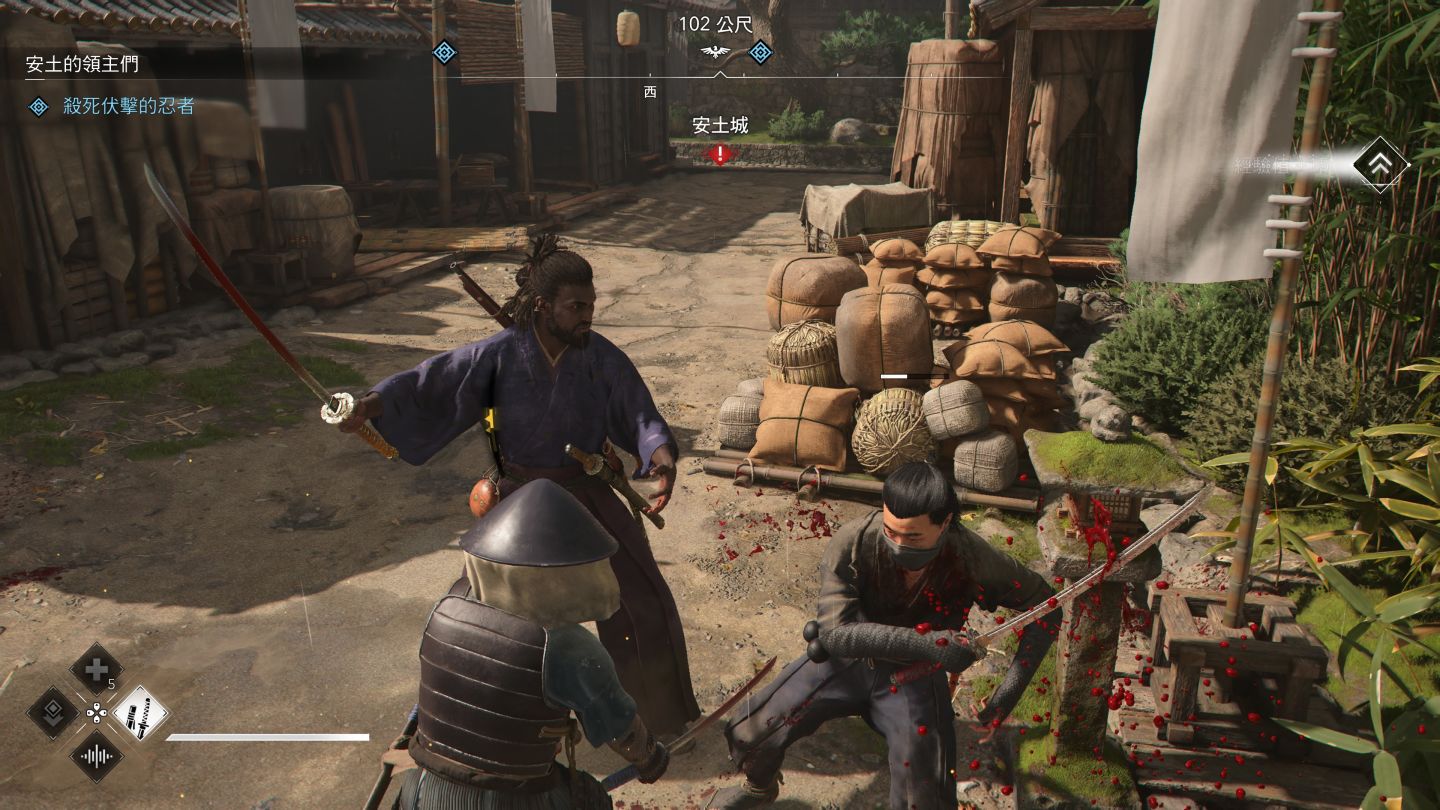
Task: Open the 安土的領主們 quest tracker
Action: pyautogui.click(x=83, y=64)
